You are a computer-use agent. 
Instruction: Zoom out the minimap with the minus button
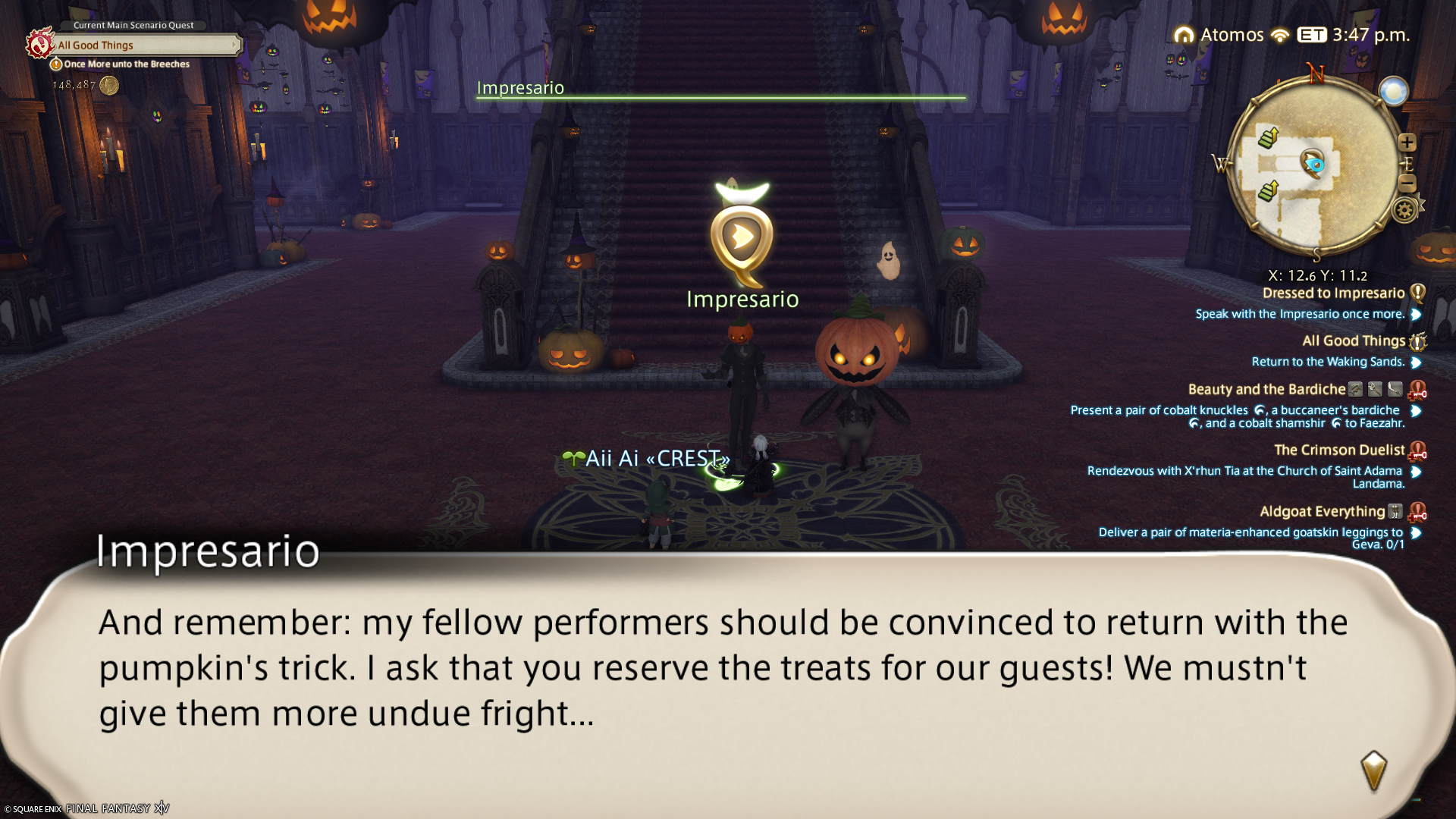click(1407, 183)
